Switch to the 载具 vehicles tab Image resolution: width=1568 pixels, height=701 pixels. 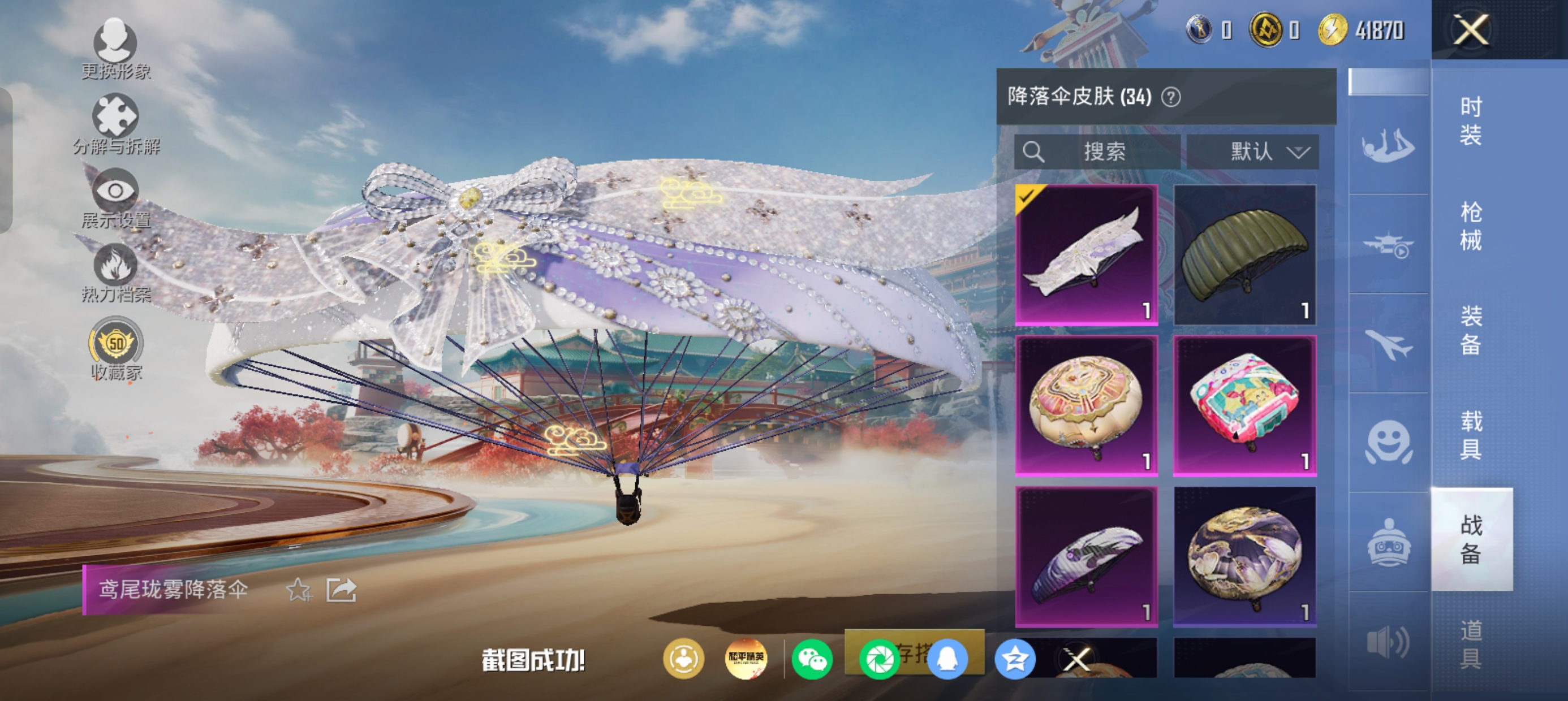pos(1471,435)
